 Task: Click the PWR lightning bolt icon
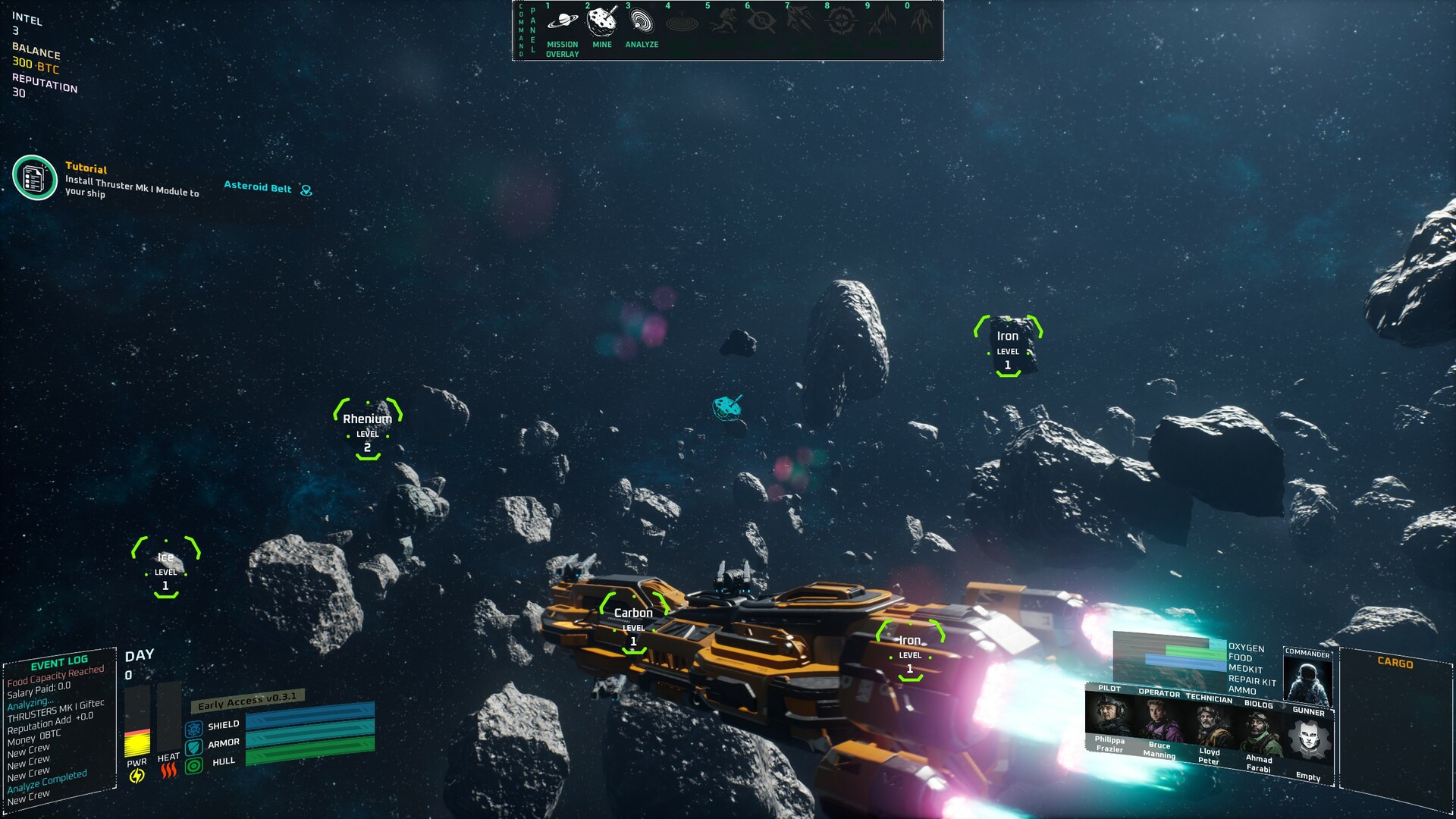point(137,776)
